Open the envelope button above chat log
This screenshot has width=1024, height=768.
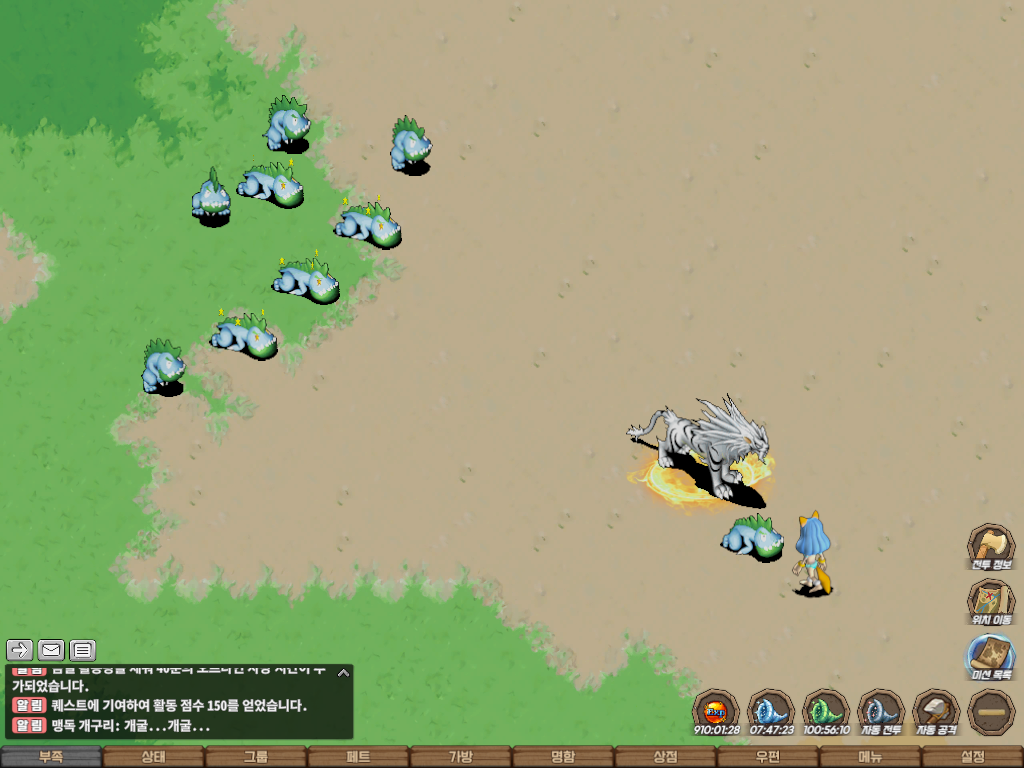coord(51,651)
